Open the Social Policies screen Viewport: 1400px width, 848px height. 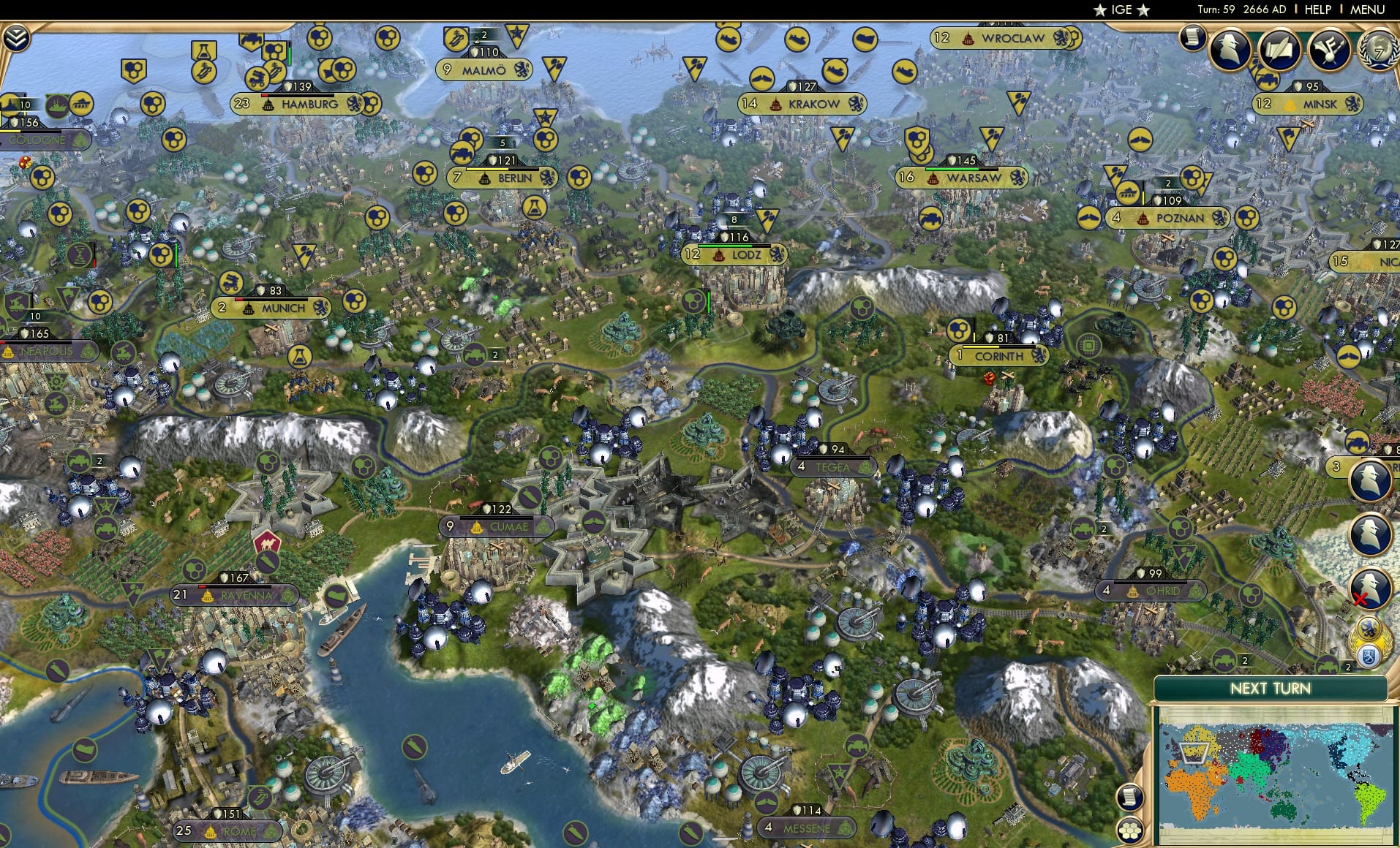1328,50
